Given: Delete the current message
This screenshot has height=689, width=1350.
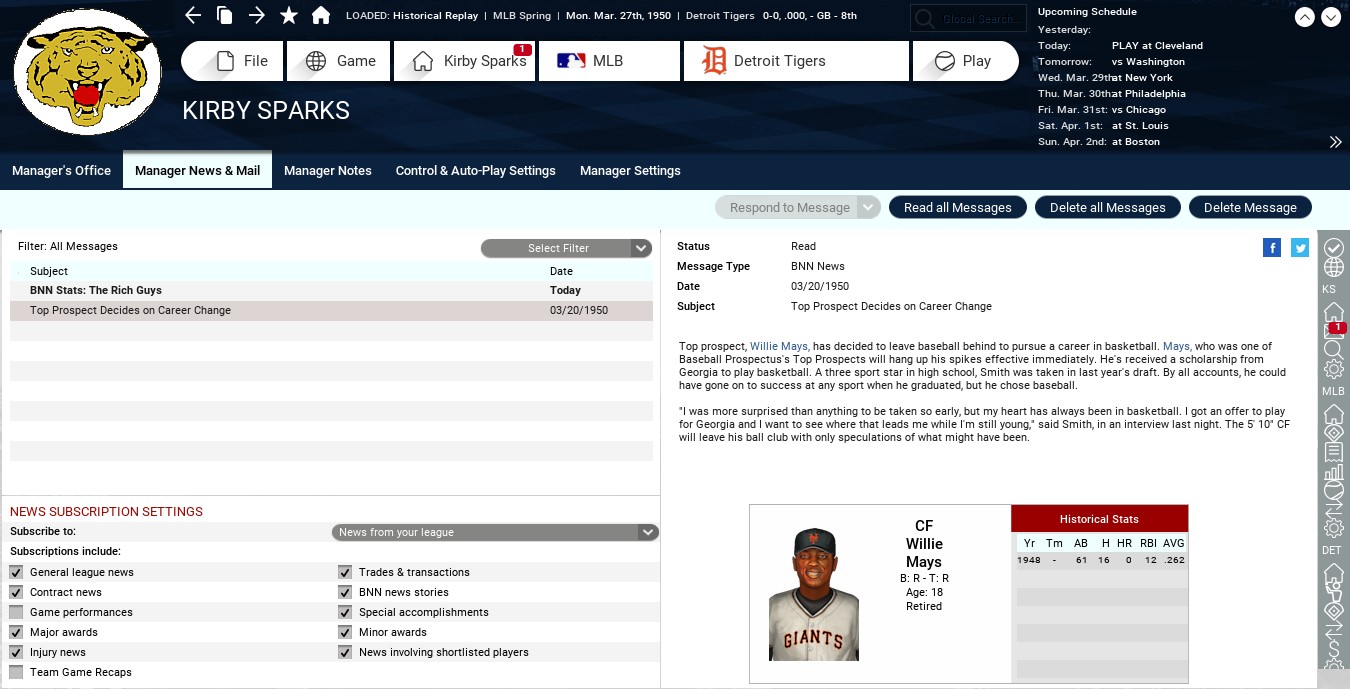Looking at the screenshot, I should coord(1249,208).
